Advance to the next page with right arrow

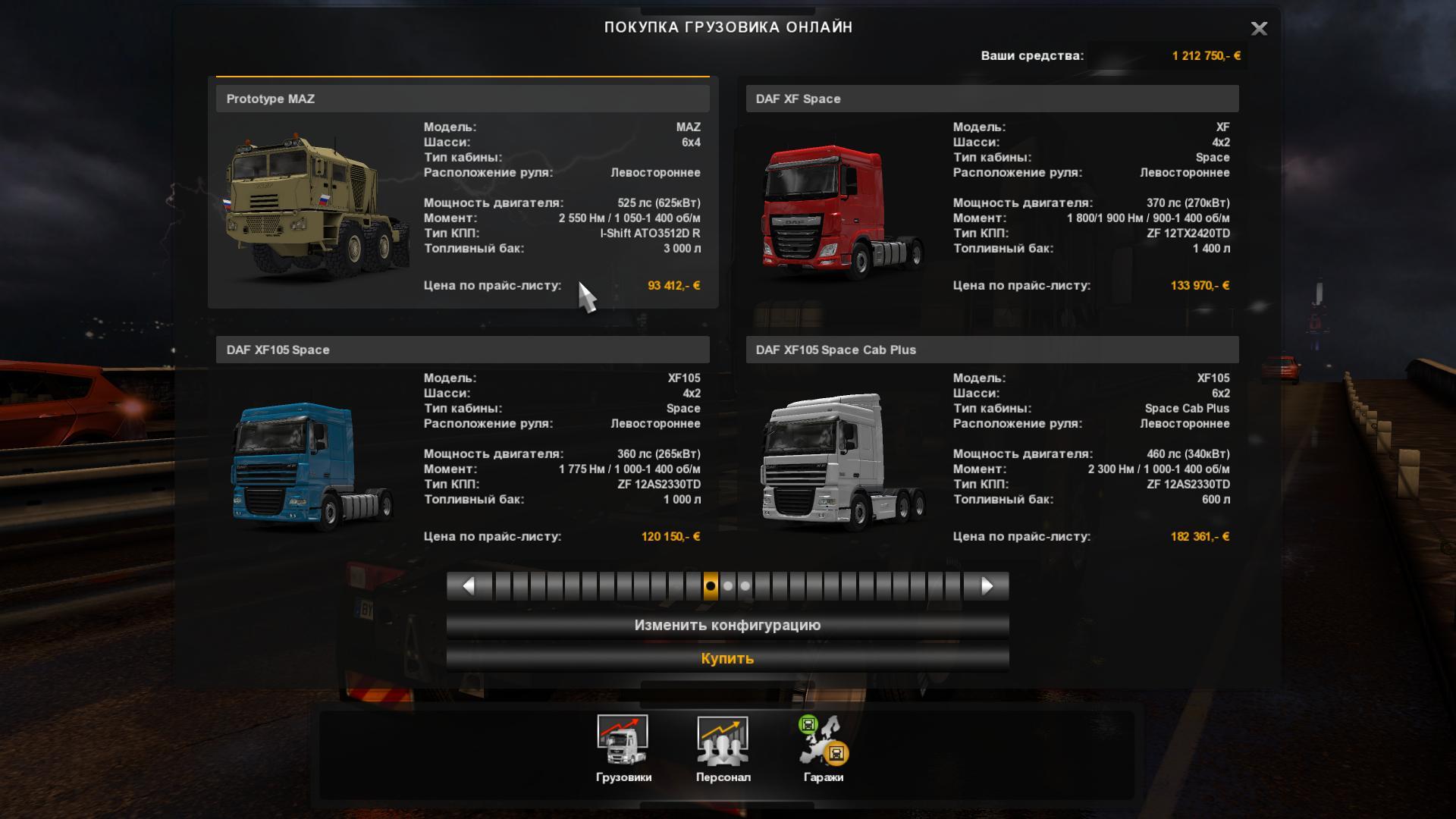[x=987, y=586]
